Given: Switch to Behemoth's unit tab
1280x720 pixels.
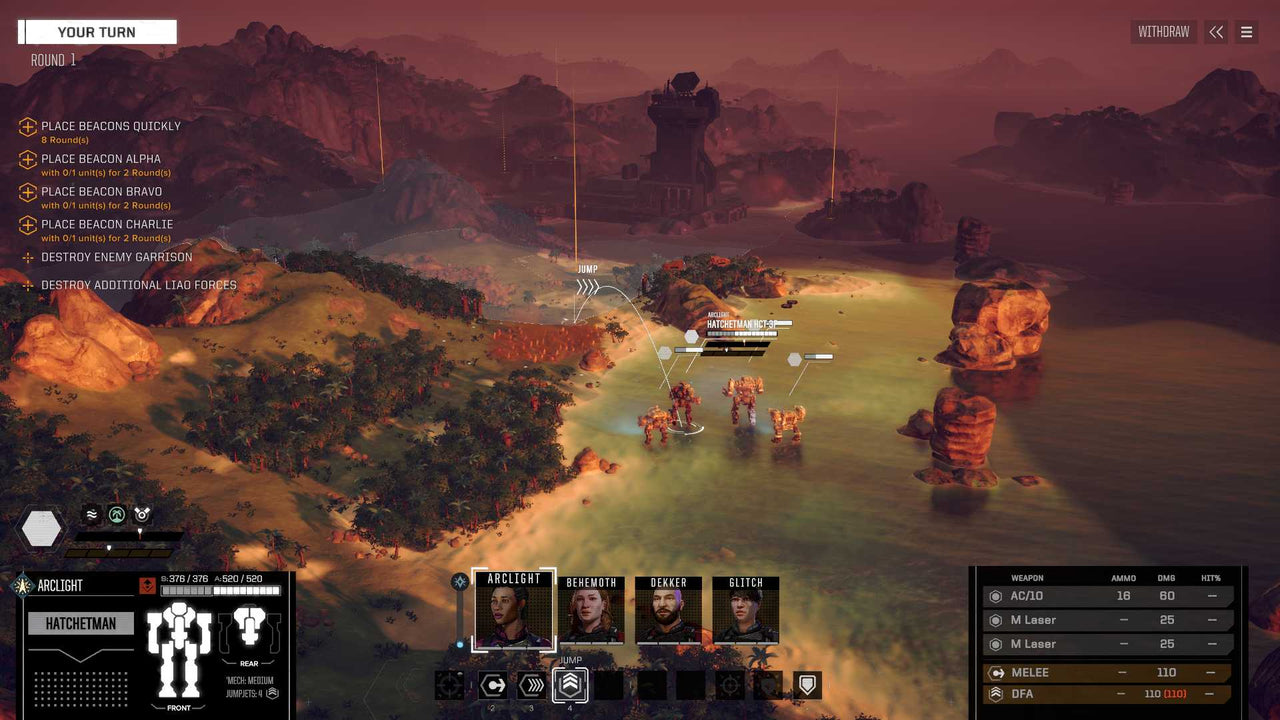Looking at the screenshot, I should [590, 608].
